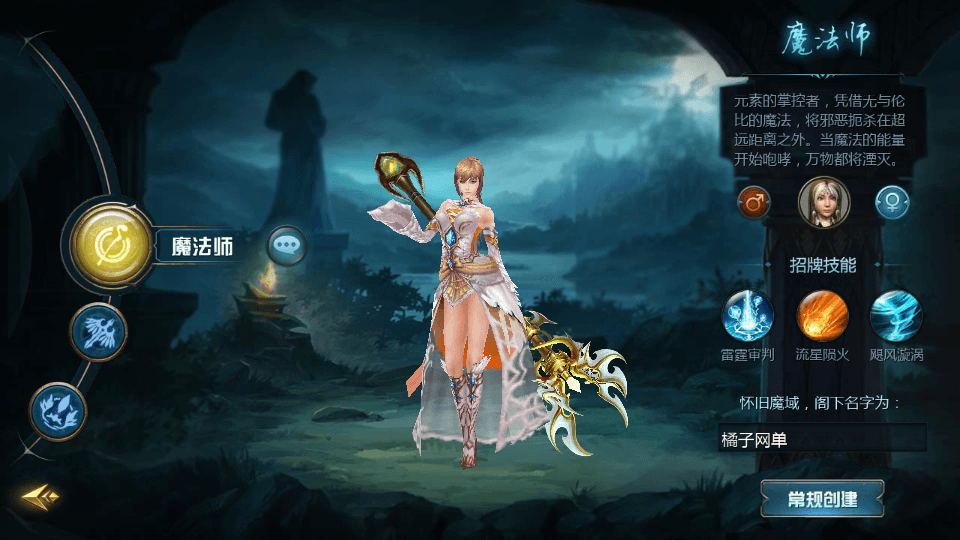Screen dimensions: 960x540
Task: Go back with the golden arrow
Action: point(41,495)
